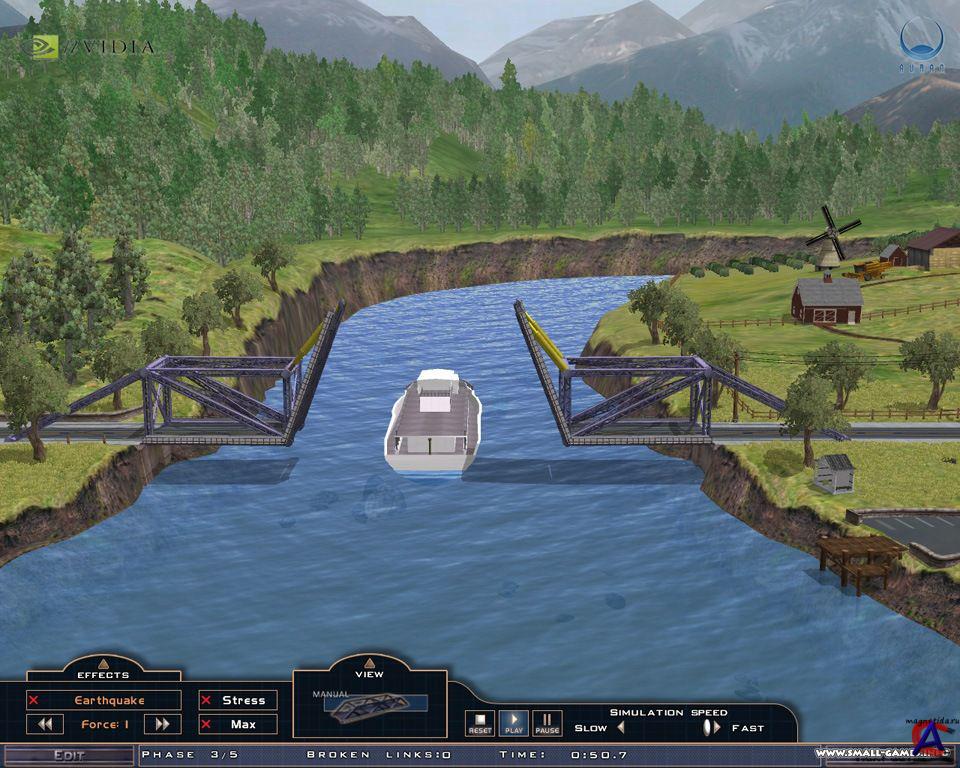Collapse the Effects panel arrow

[x=104, y=662]
